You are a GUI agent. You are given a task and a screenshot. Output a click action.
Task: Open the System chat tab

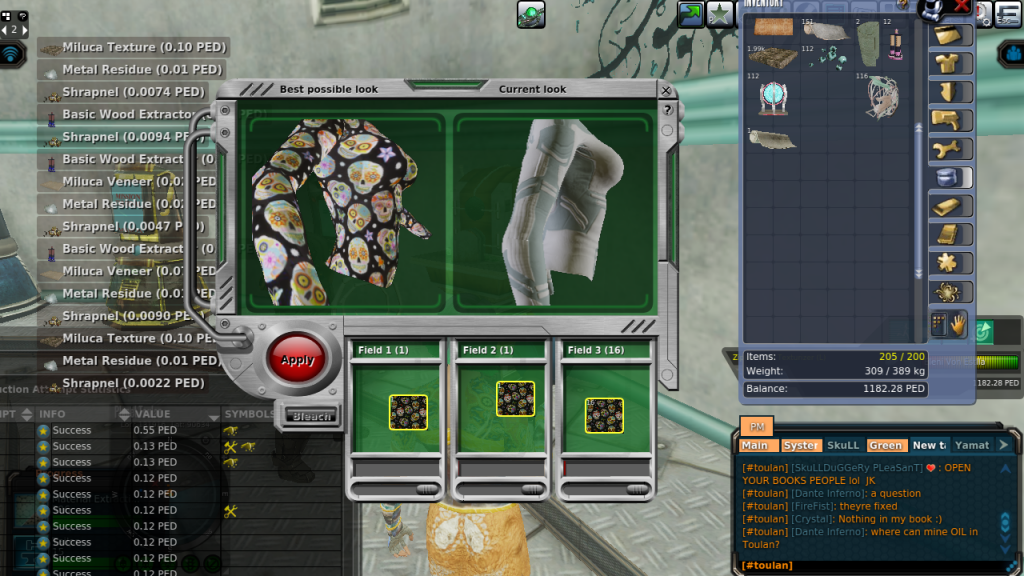(x=800, y=445)
